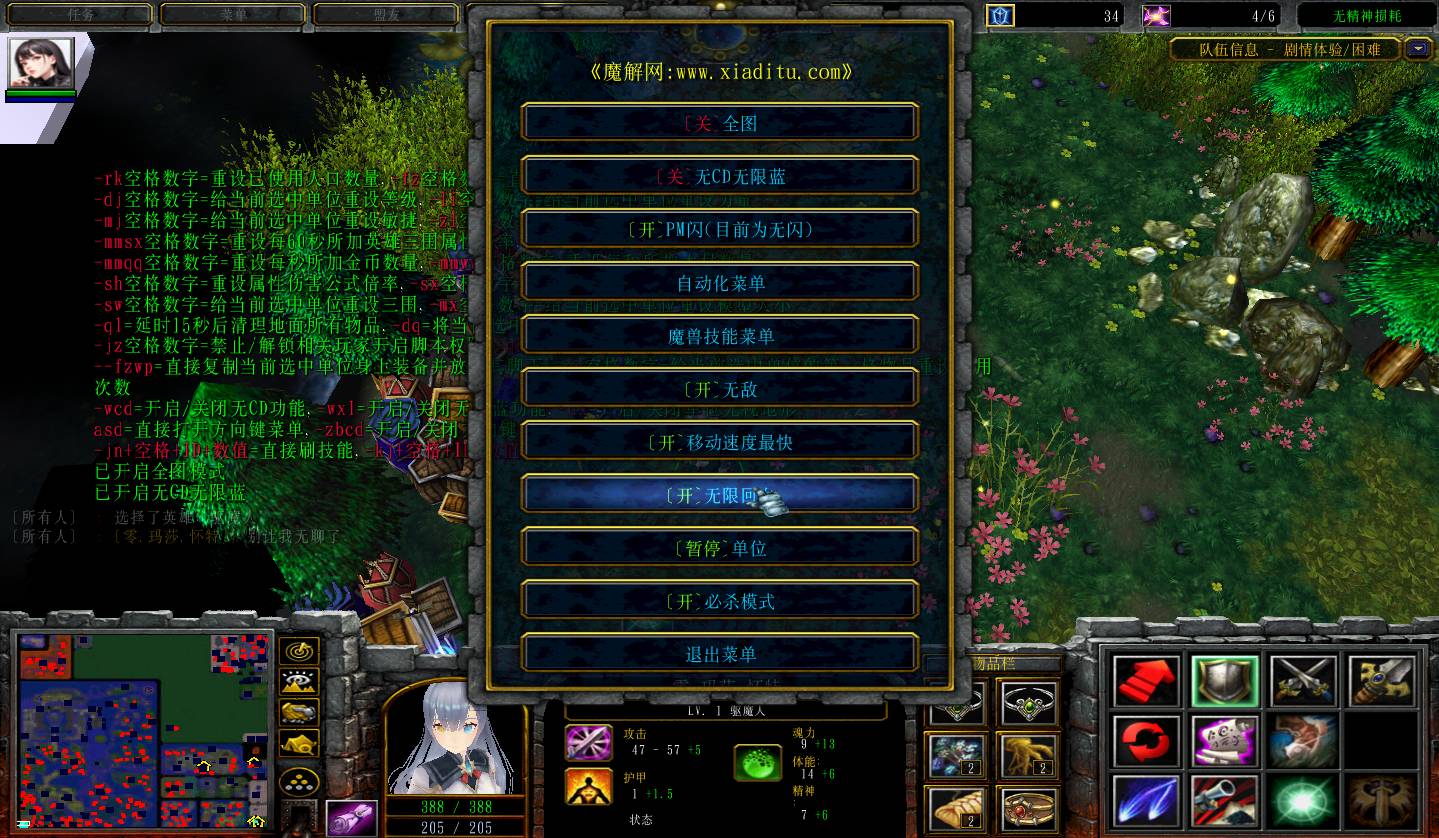Open the 魔兽技能菜单 entry
This screenshot has width=1439, height=838.
720,336
